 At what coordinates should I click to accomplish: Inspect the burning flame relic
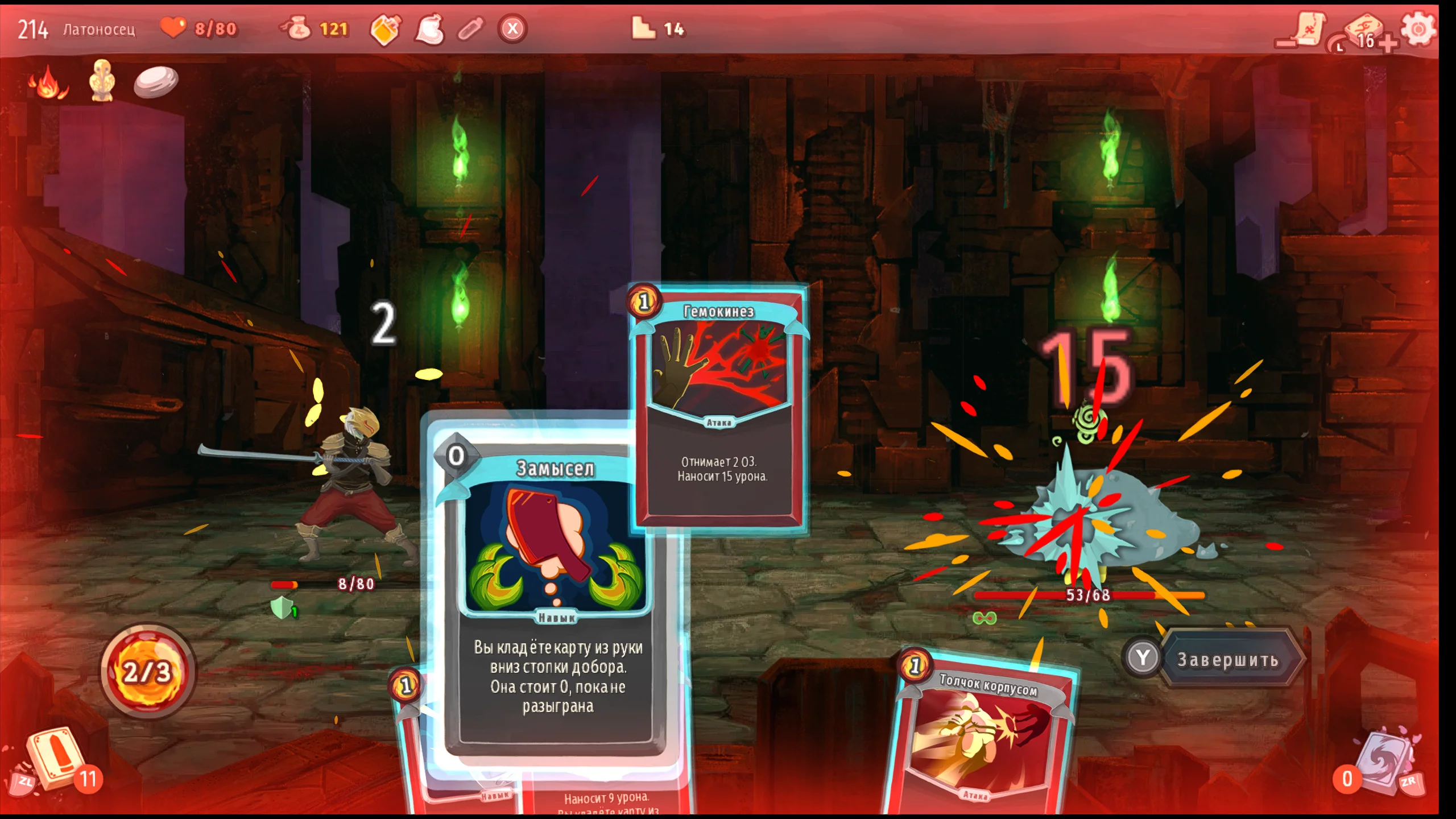coord(48,82)
